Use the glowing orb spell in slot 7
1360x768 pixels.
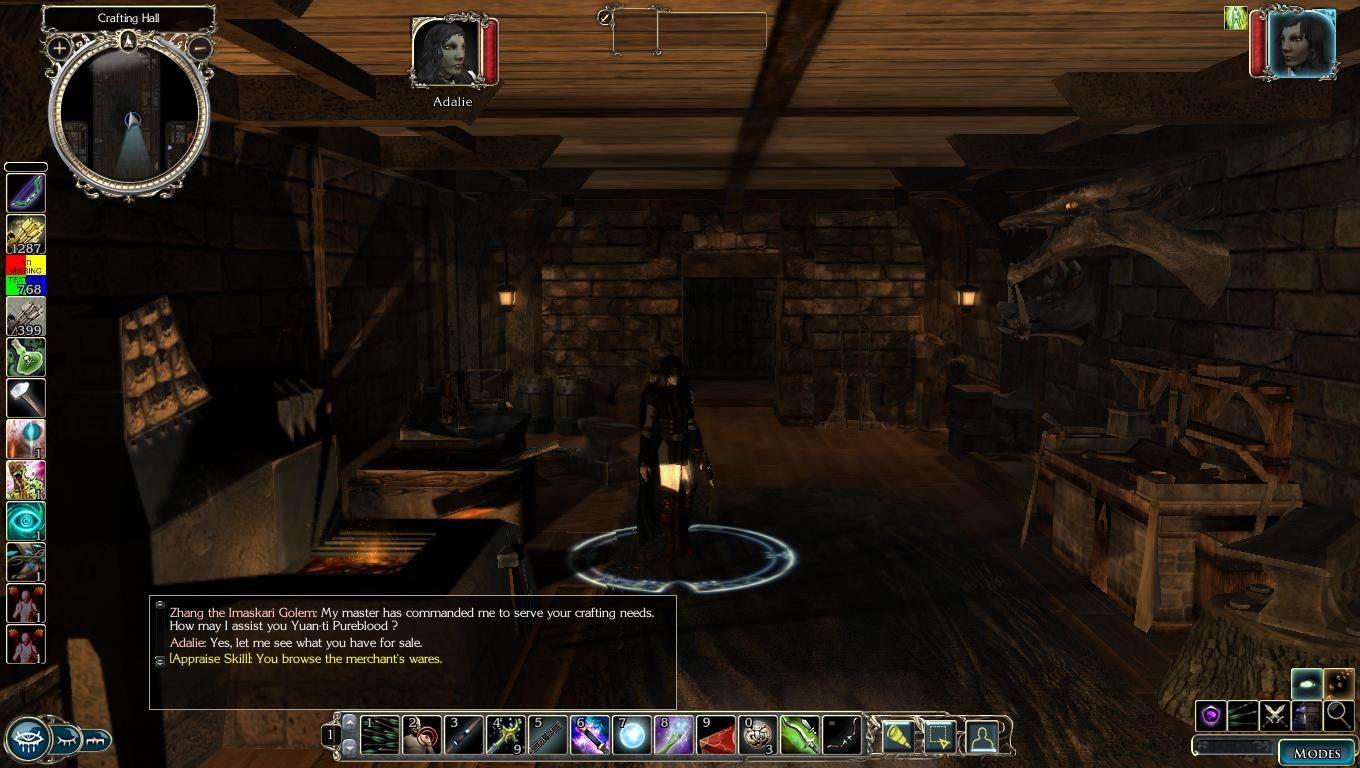(x=632, y=736)
